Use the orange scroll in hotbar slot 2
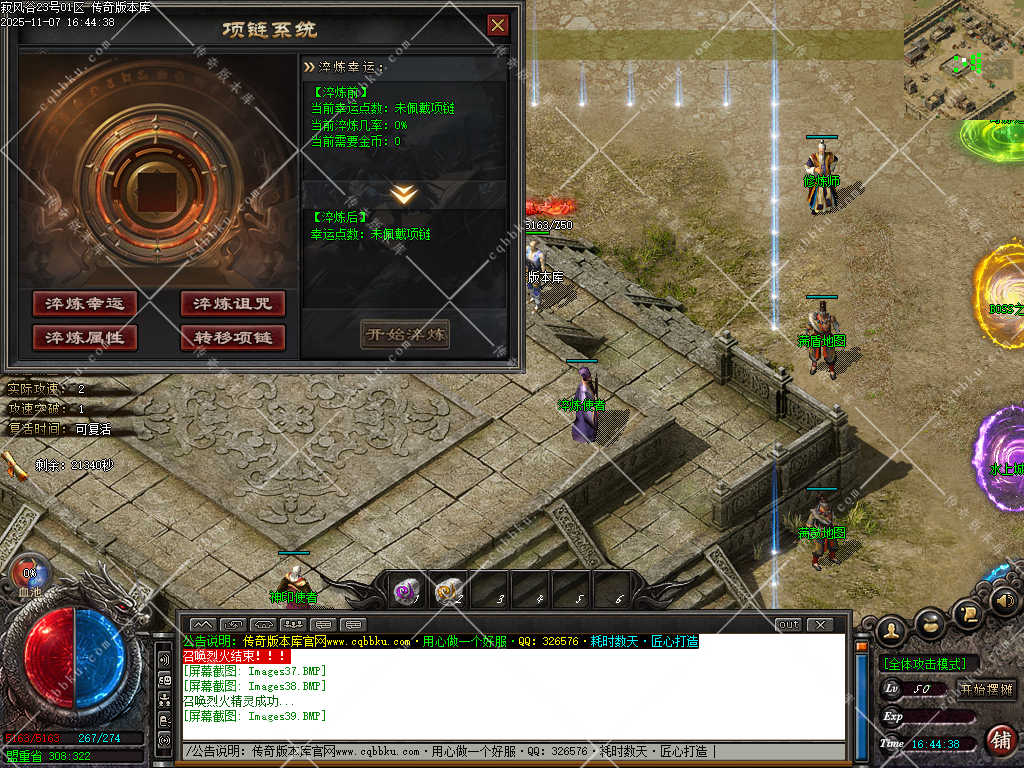The image size is (1024, 768). pyautogui.click(x=449, y=592)
